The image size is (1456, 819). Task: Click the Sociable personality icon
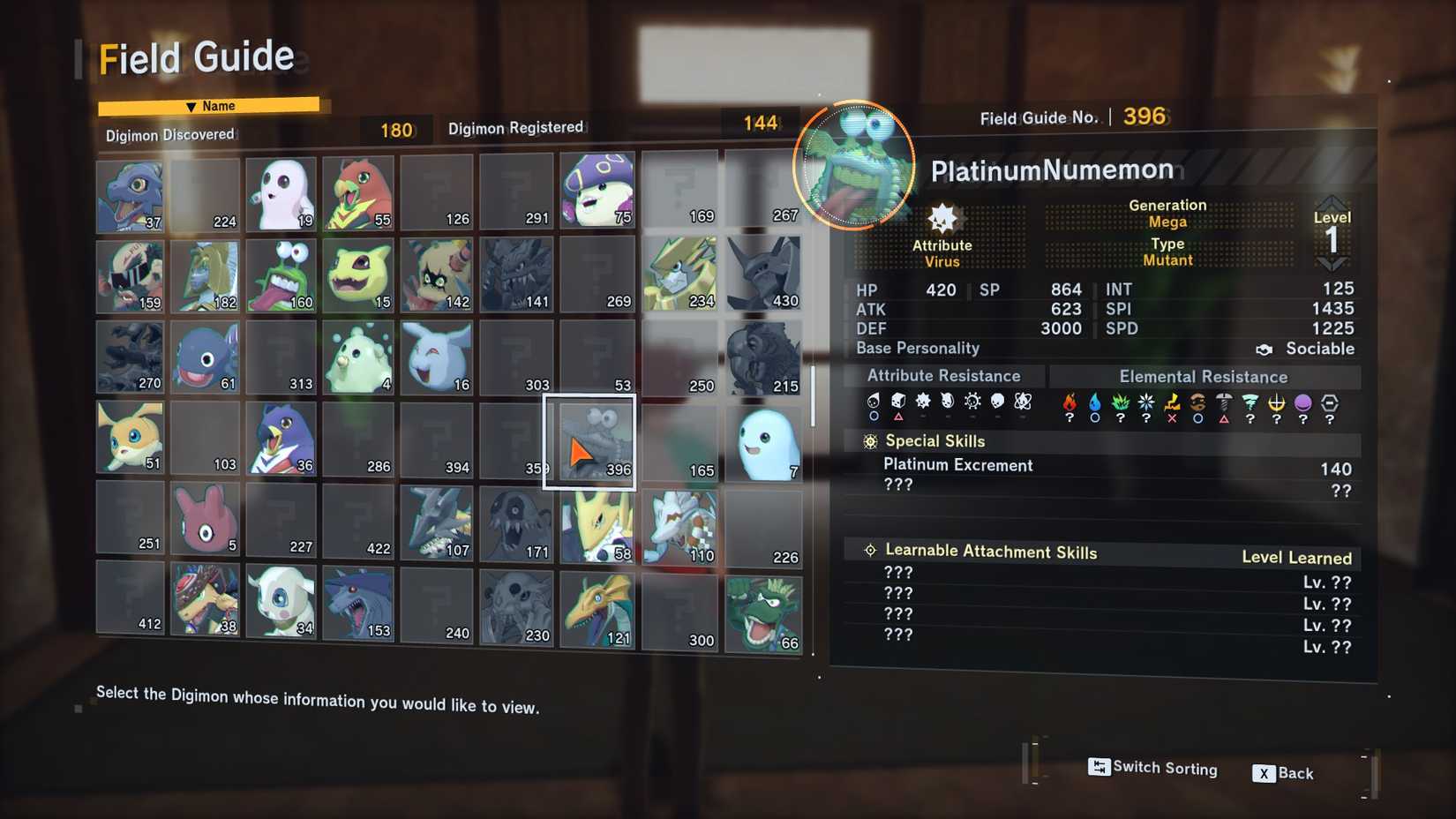1265,349
